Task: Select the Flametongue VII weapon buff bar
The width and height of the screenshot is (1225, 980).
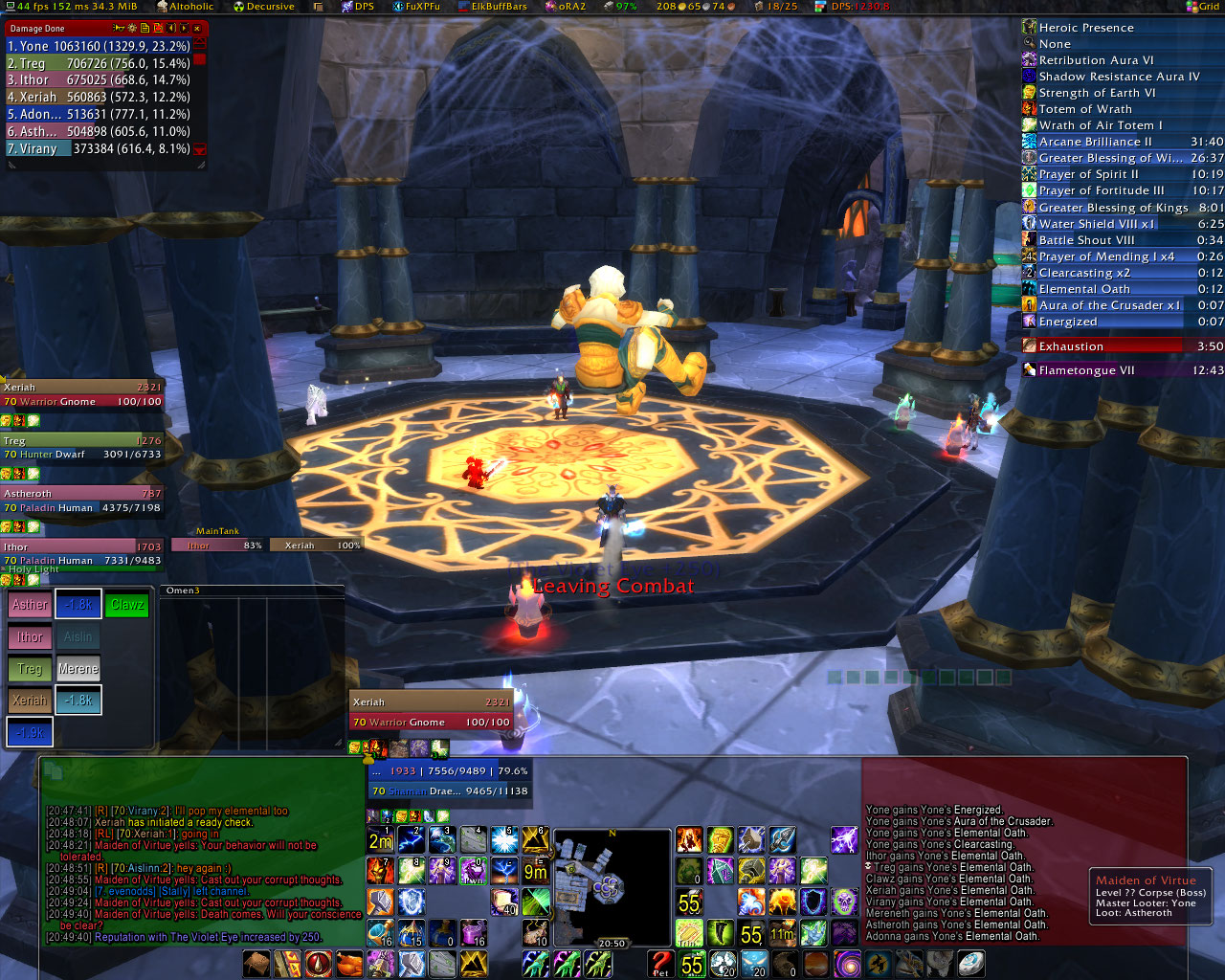Action: [x=1122, y=370]
